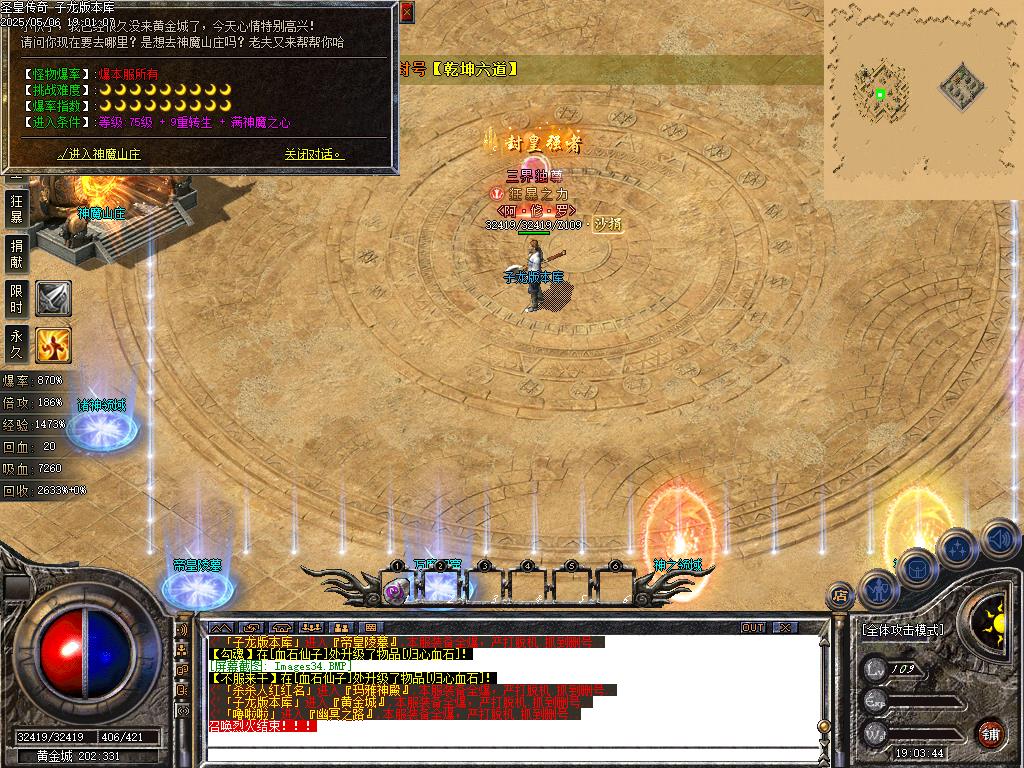
Task: Click the chat panel OUT button
Action: click(753, 627)
